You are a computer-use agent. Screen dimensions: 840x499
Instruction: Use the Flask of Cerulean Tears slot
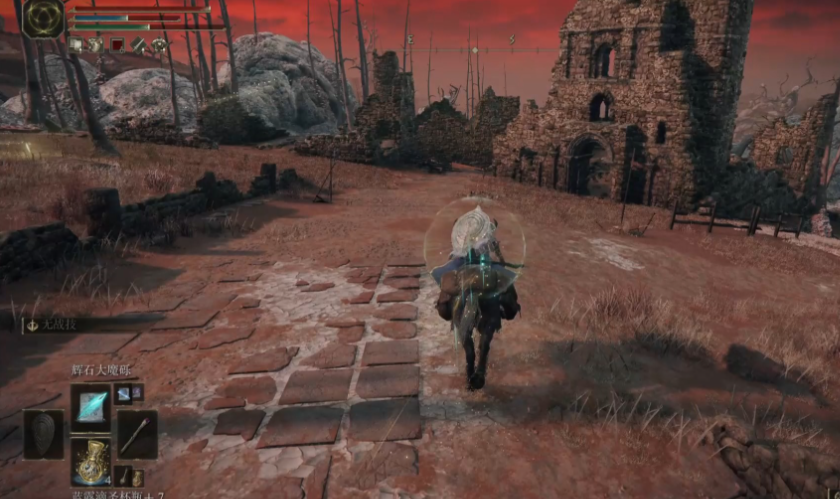pyautogui.click(x=91, y=461)
